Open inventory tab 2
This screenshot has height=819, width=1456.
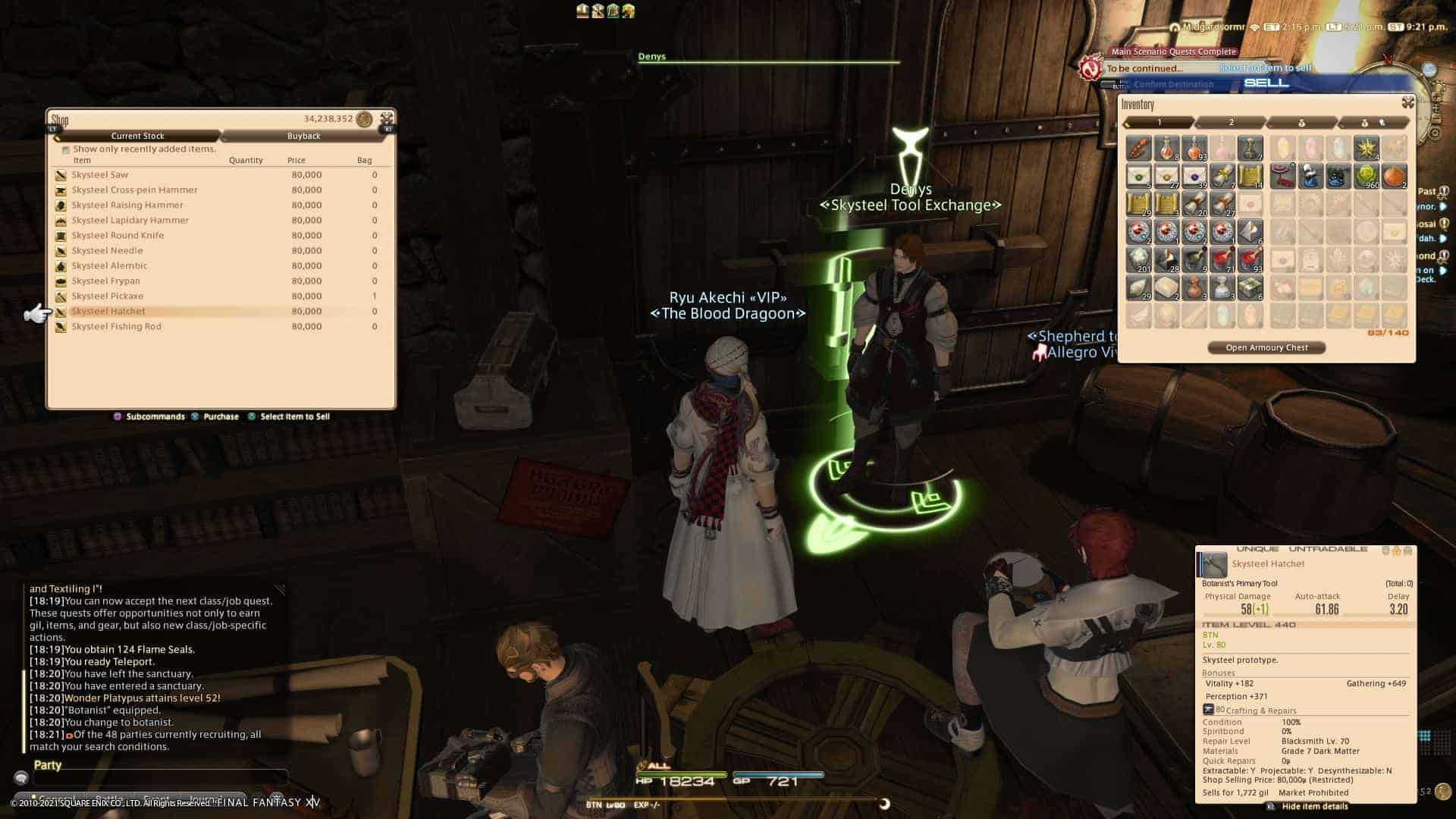(x=1230, y=121)
